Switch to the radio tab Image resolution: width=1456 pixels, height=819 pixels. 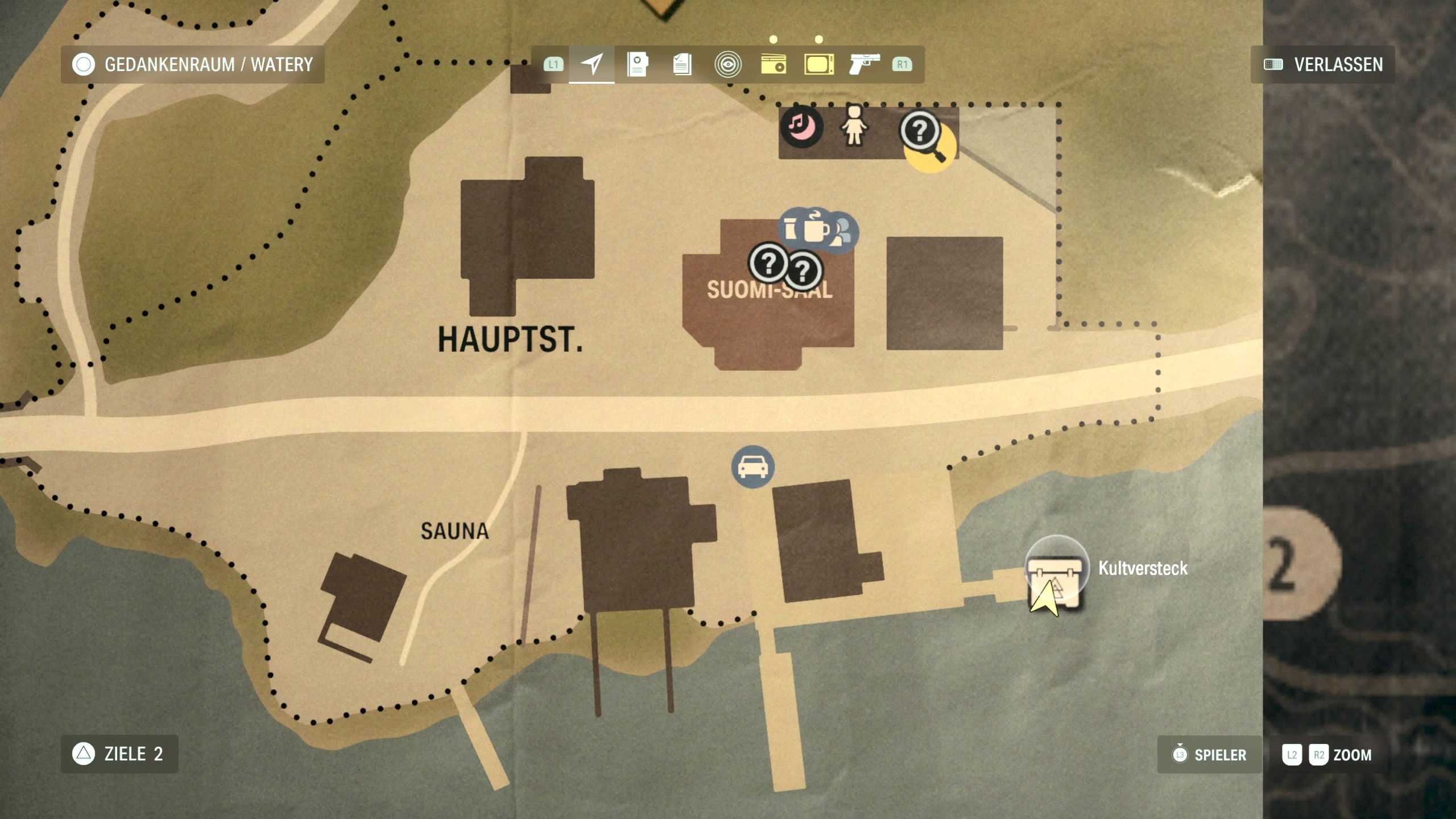(x=773, y=64)
